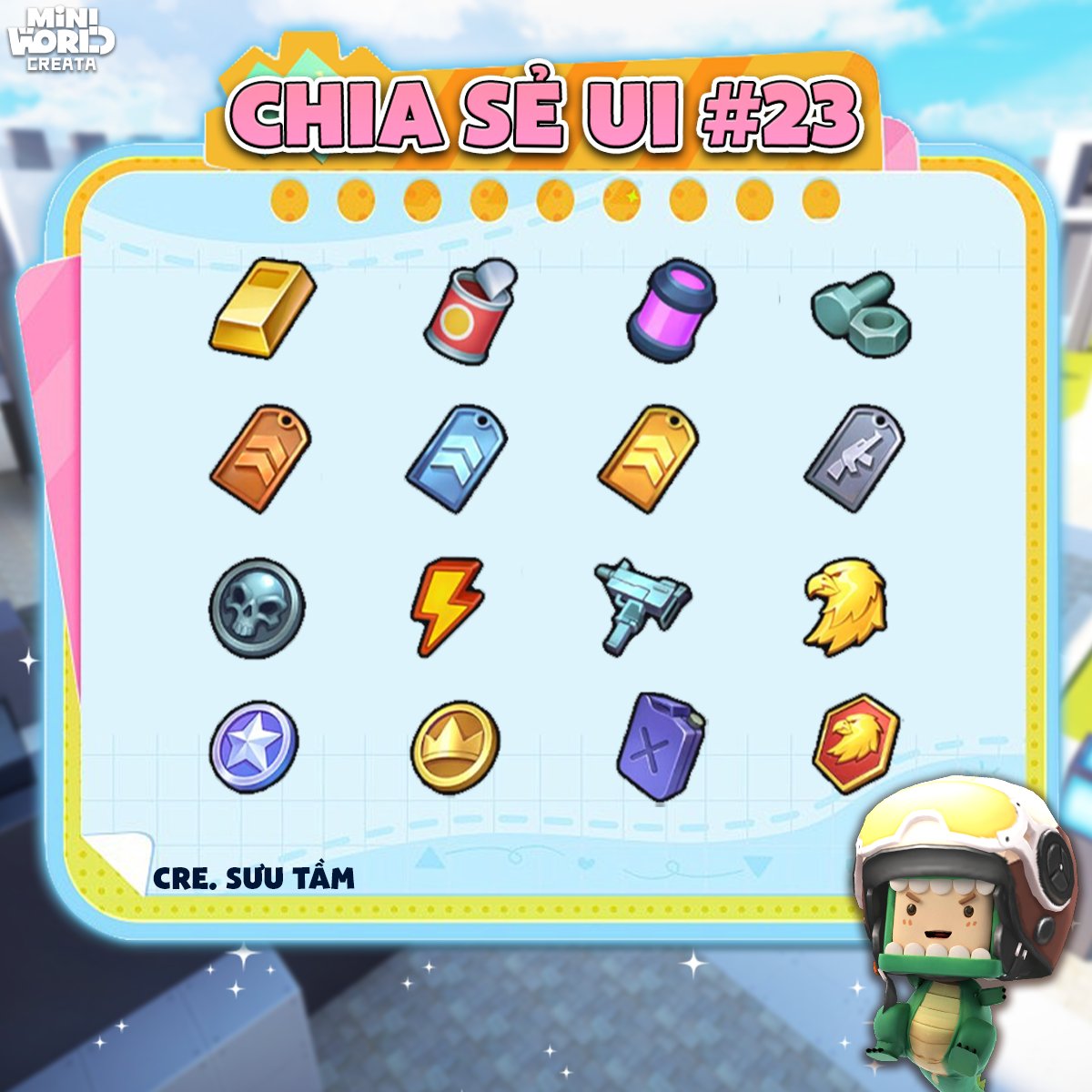Click the skull coin icon
The height and width of the screenshot is (1092, 1092).
(258, 607)
